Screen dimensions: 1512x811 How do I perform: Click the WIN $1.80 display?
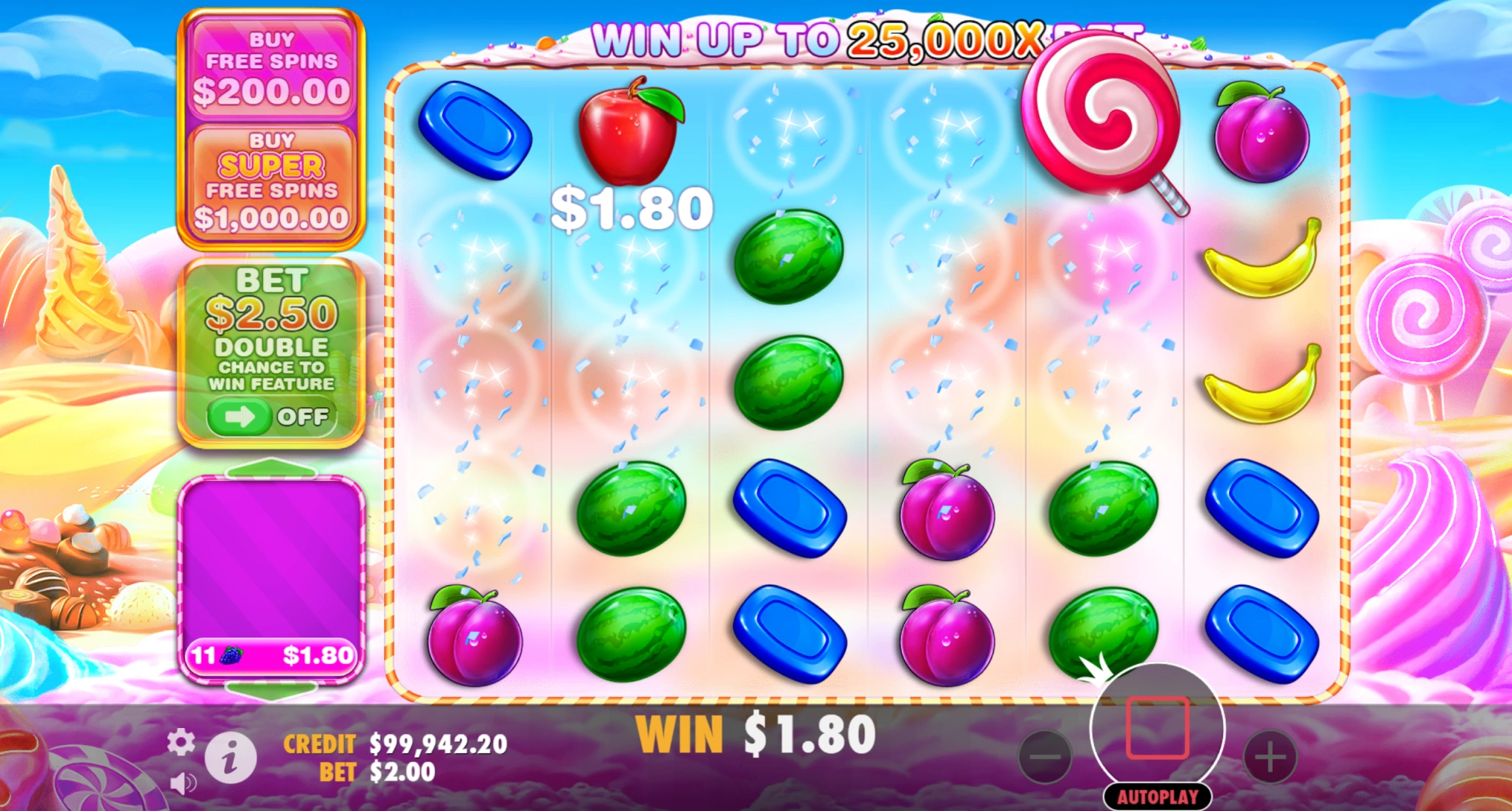click(x=755, y=731)
